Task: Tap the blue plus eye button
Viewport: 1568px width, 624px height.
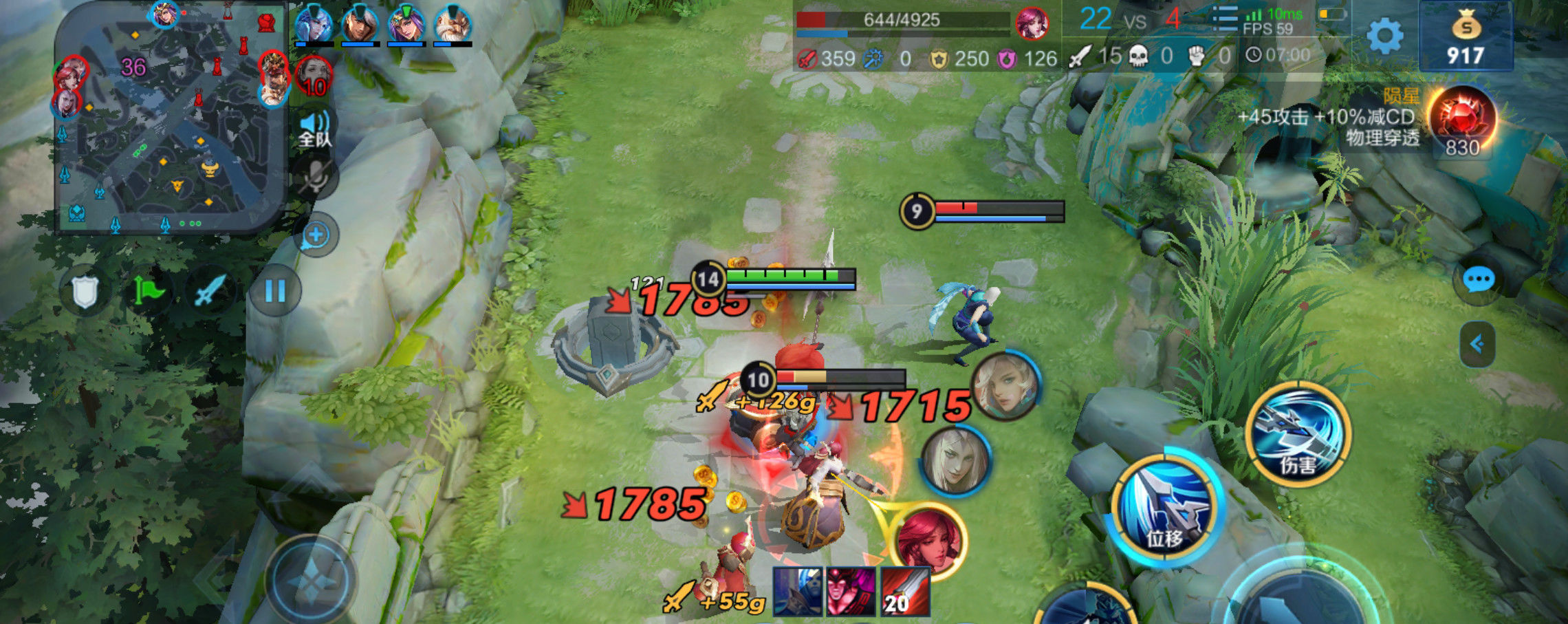Action: click(316, 235)
